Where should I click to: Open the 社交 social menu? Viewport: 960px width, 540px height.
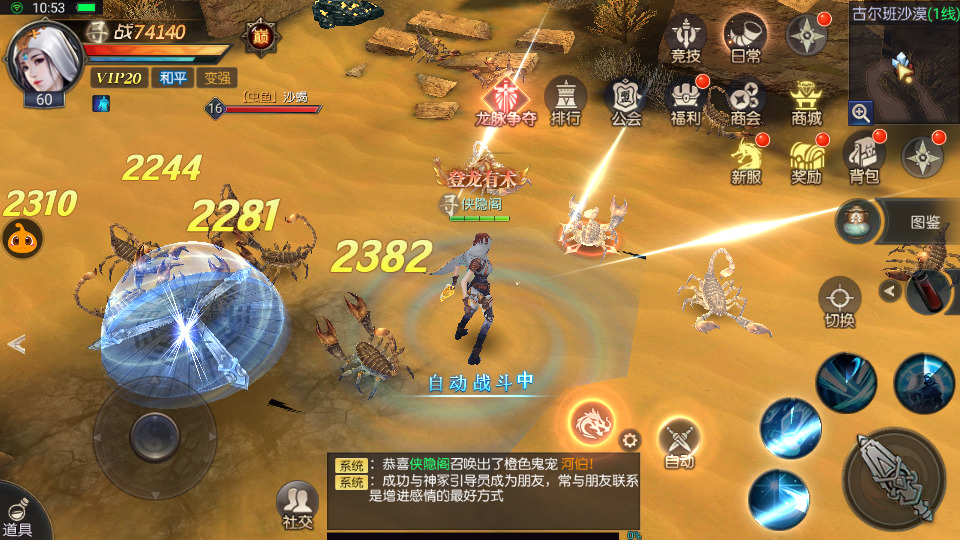(x=297, y=505)
